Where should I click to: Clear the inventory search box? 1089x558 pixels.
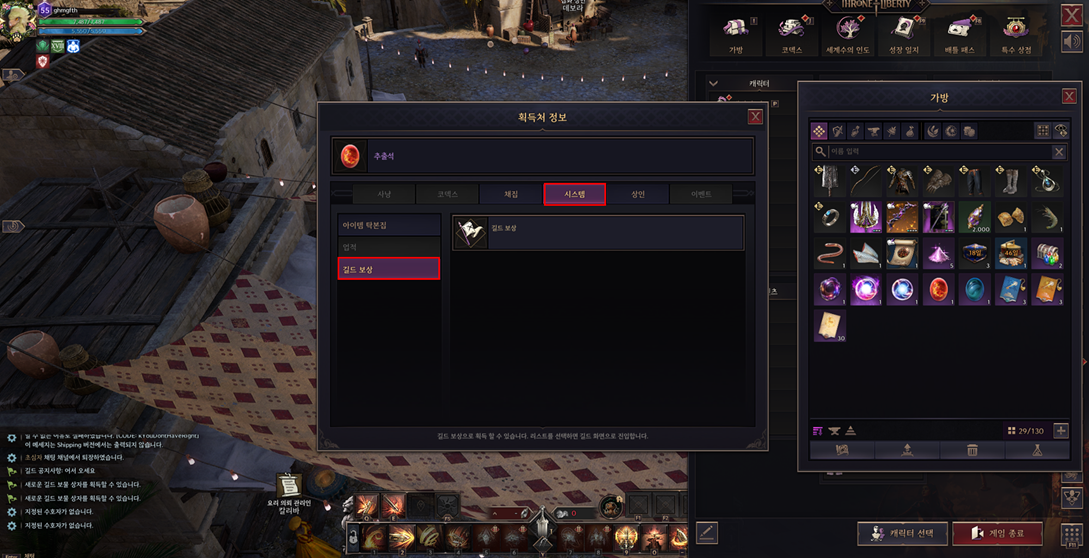(x=1059, y=152)
